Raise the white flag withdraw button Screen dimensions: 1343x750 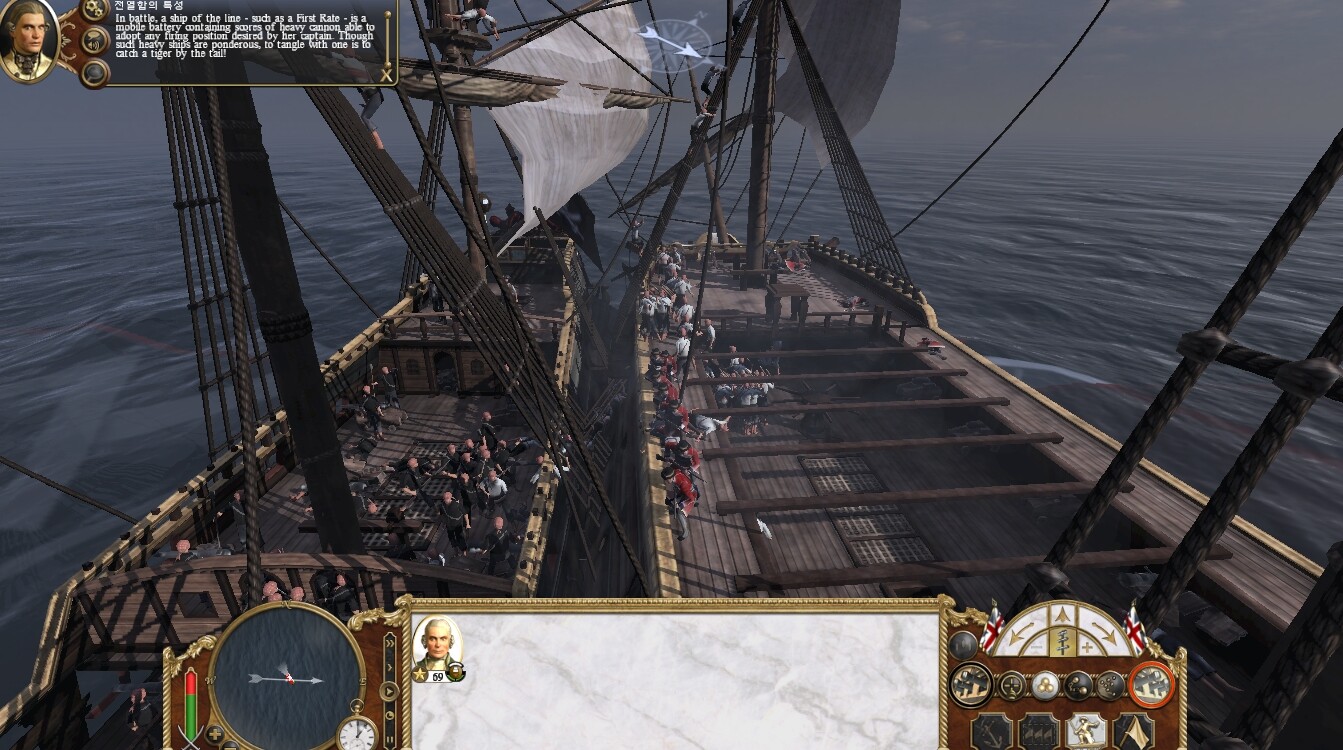[1133, 731]
